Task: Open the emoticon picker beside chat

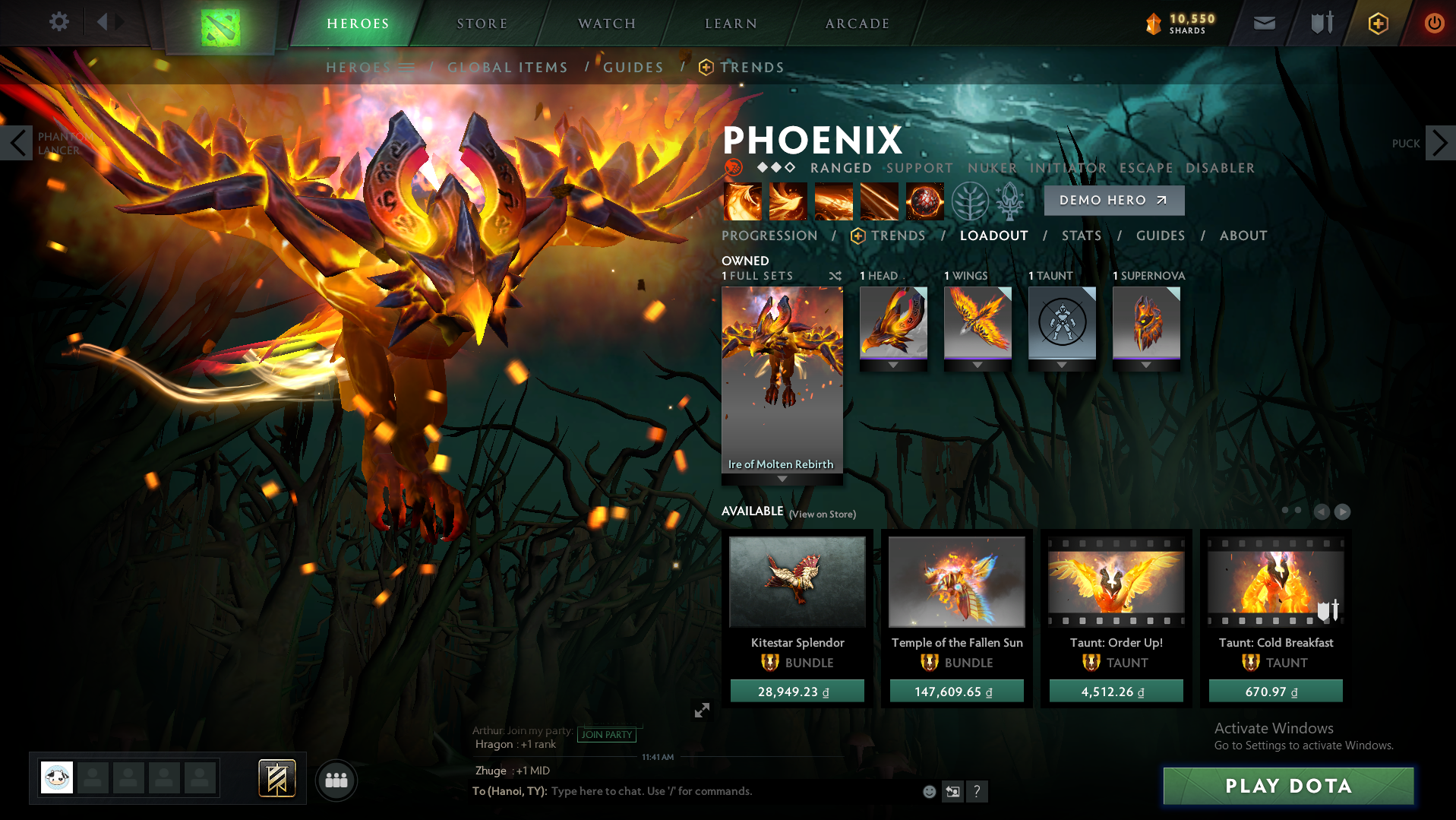Action: (x=929, y=791)
